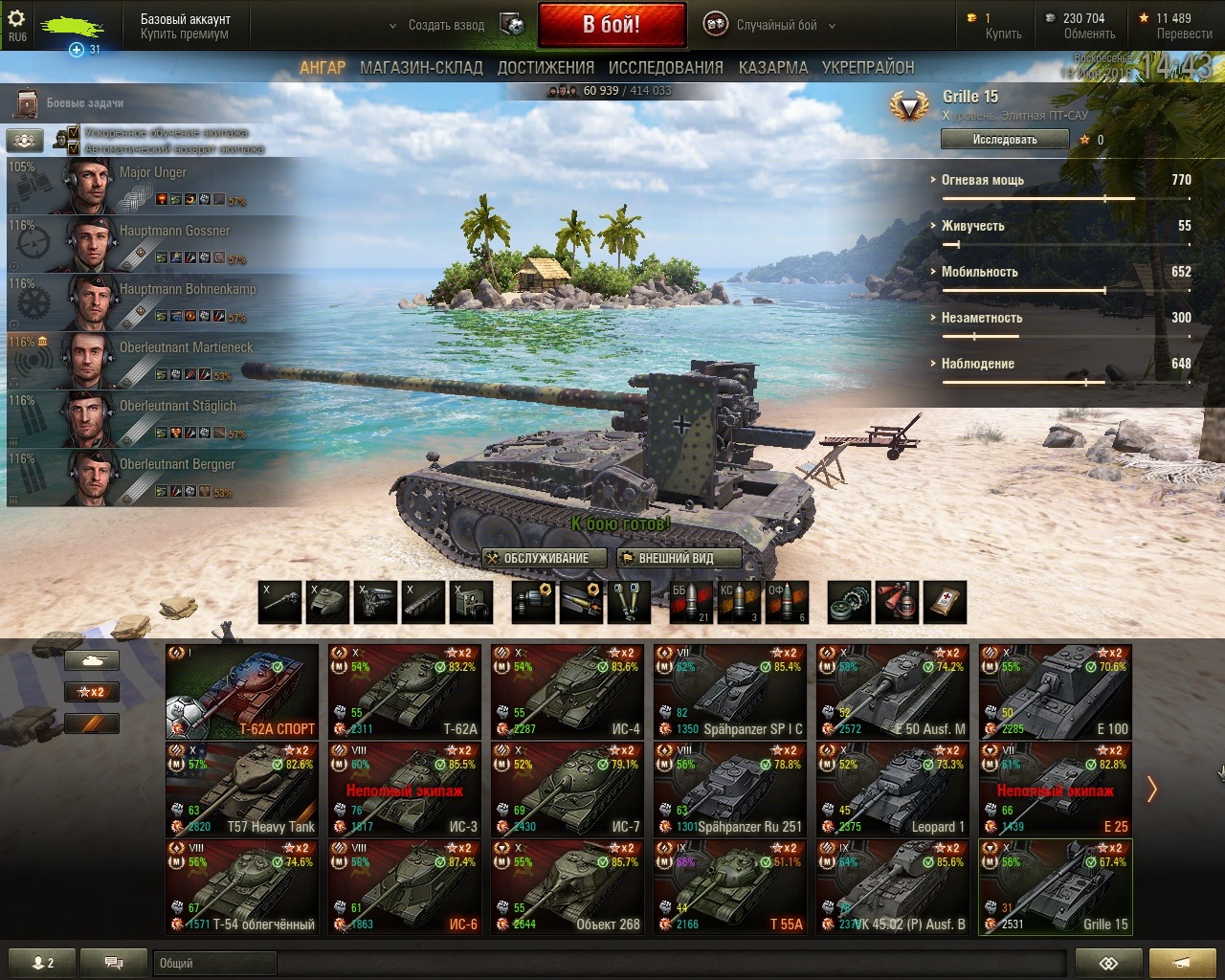Toggle the x2 star carousel filter

(92, 692)
